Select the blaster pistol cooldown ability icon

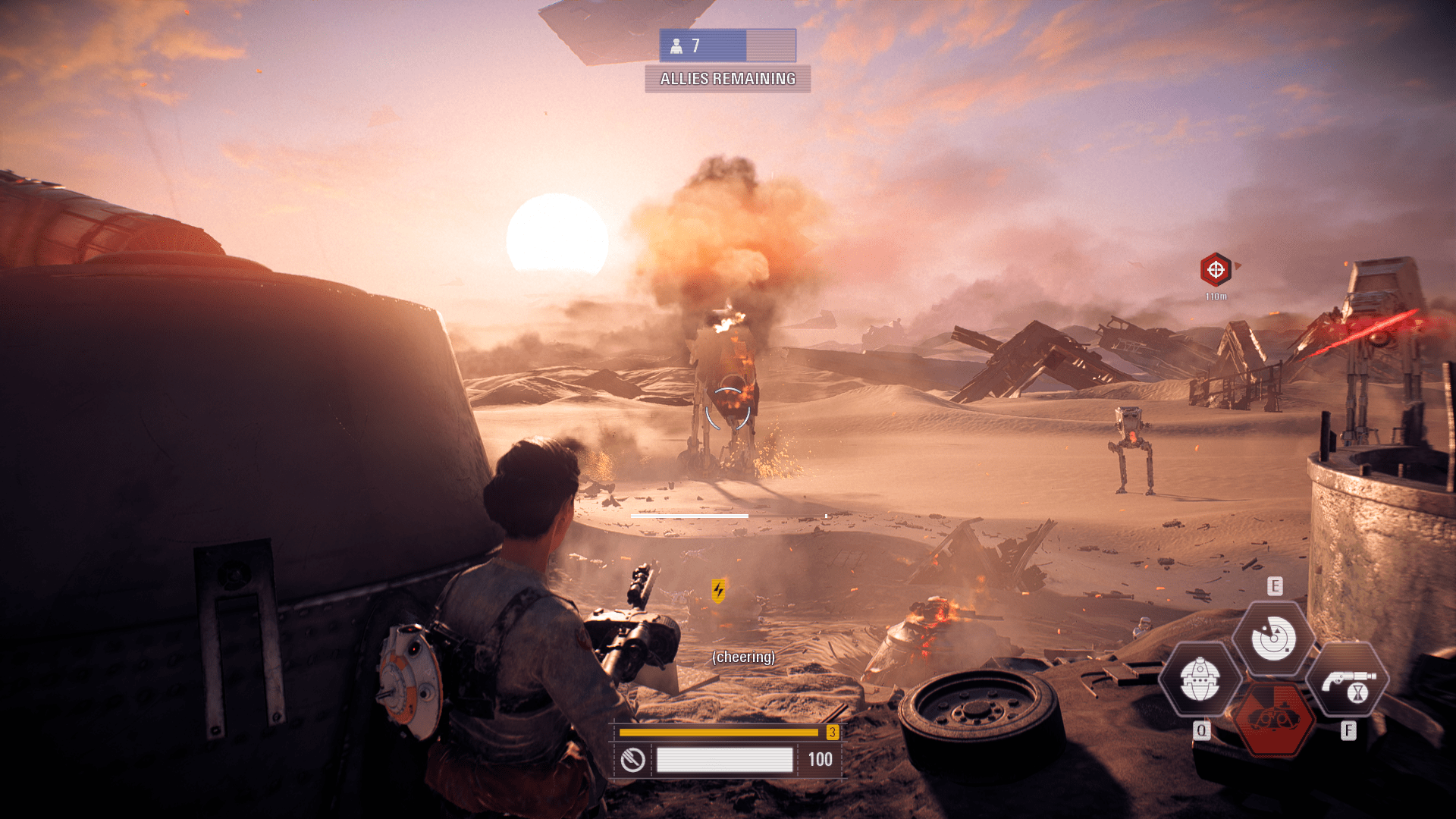[1348, 679]
